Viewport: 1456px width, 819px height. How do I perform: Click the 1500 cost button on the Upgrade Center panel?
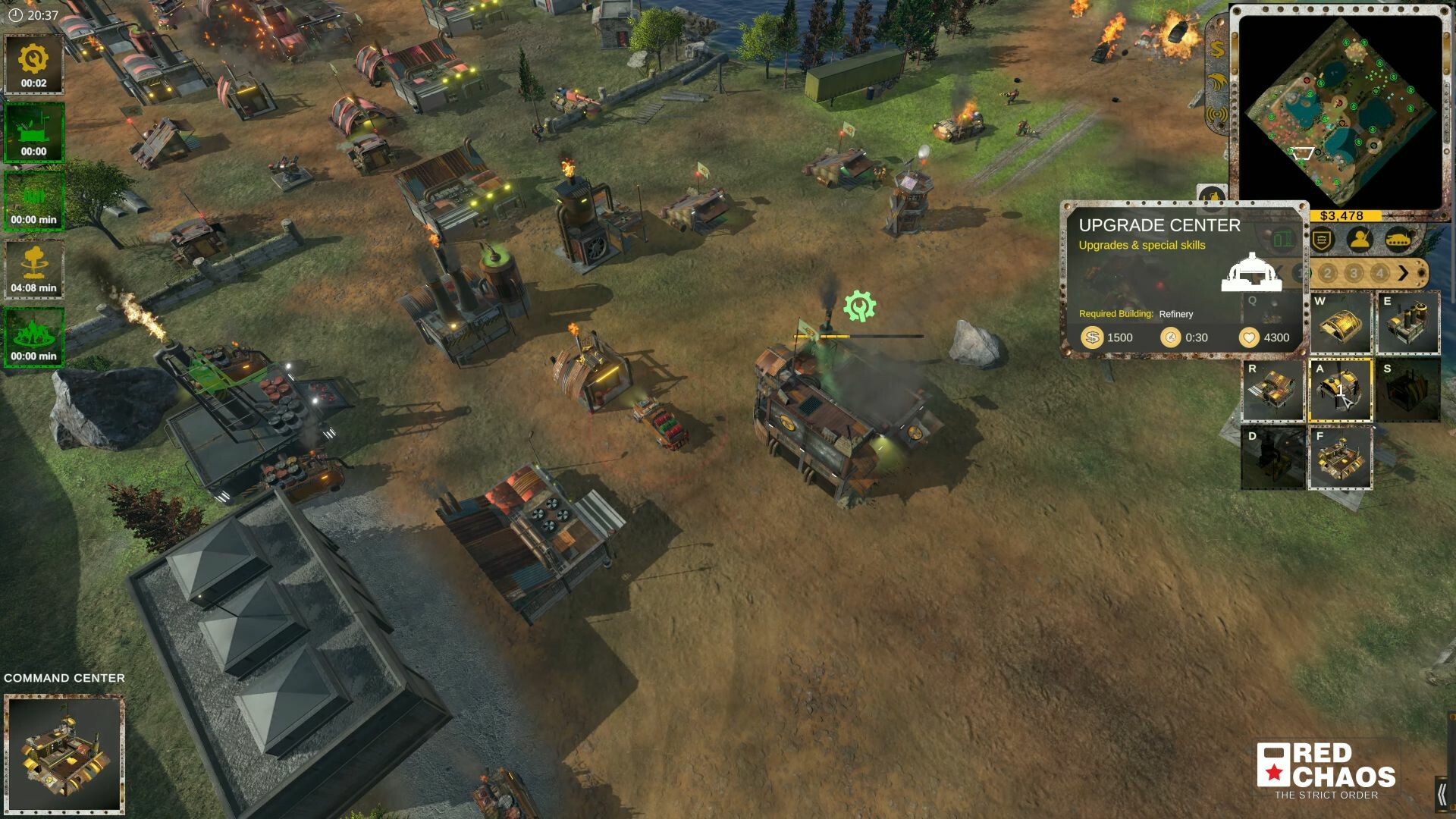coord(1109,337)
